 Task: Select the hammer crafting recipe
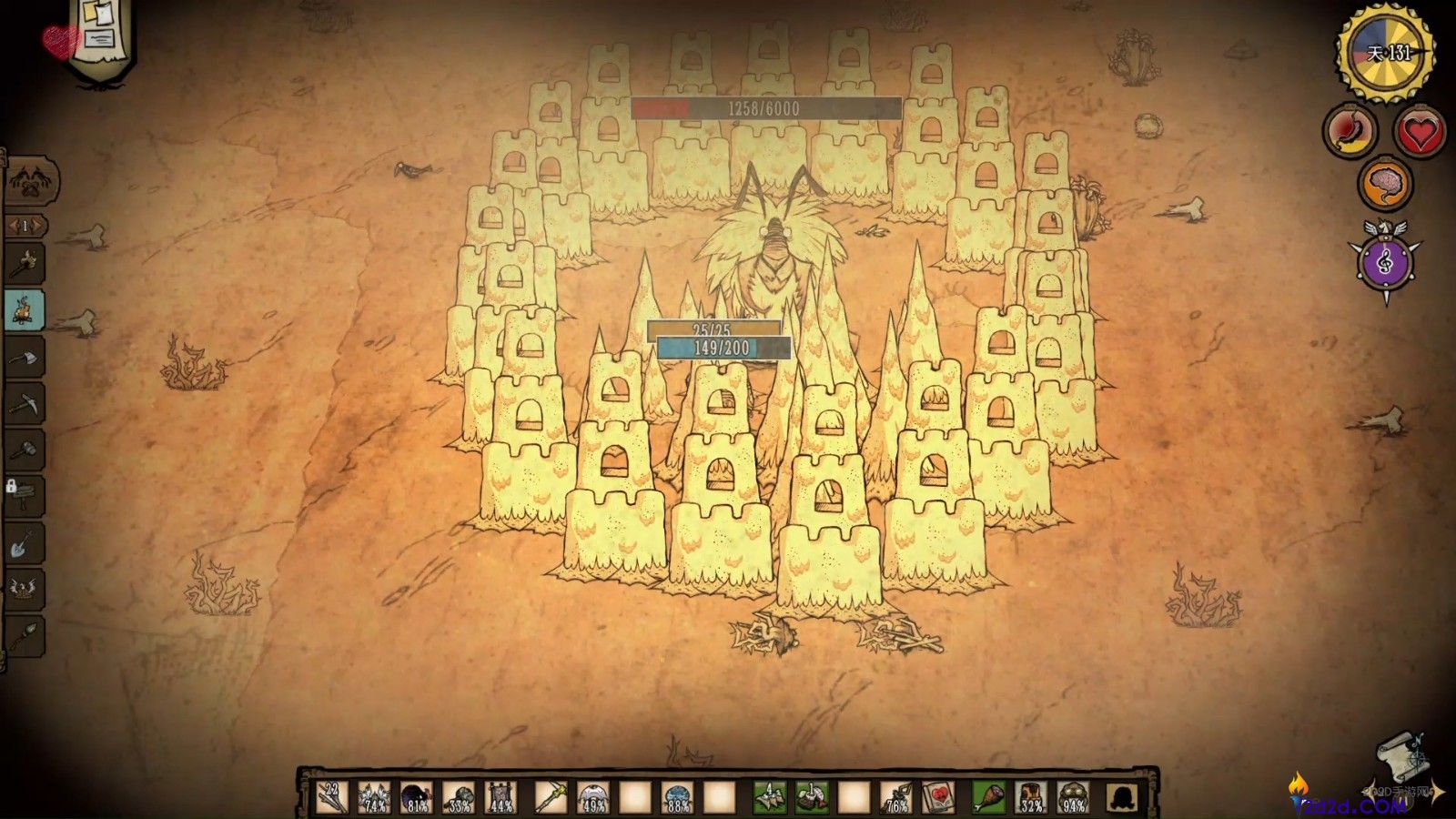point(25,450)
